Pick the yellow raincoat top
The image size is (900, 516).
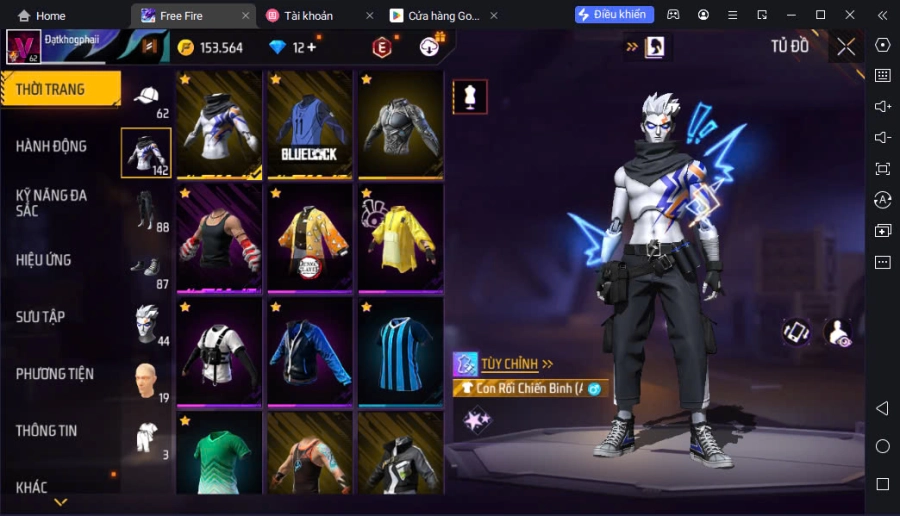tap(401, 238)
